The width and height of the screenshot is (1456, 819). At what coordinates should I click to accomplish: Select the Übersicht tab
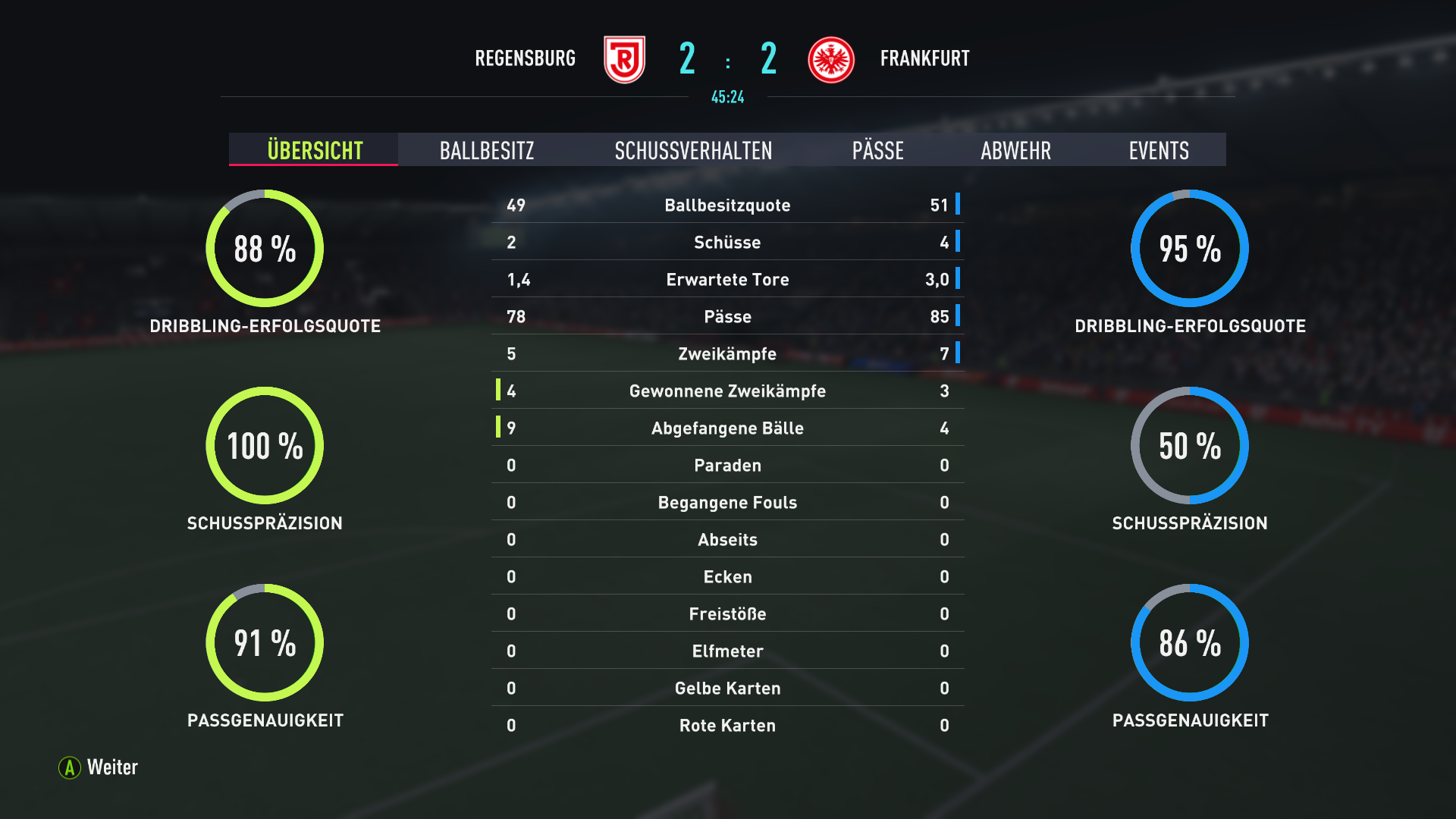[x=314, y=150]
